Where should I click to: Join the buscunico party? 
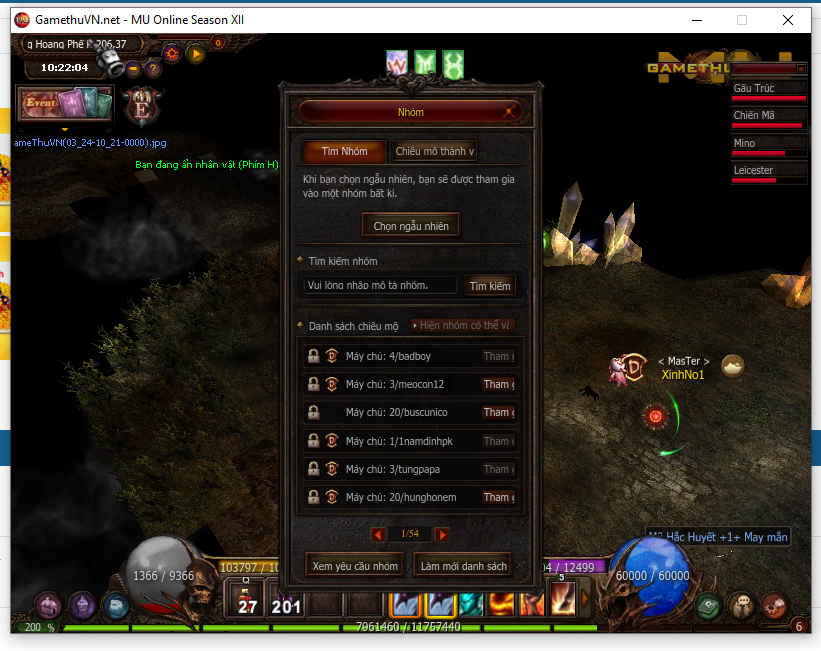point(498,412)
